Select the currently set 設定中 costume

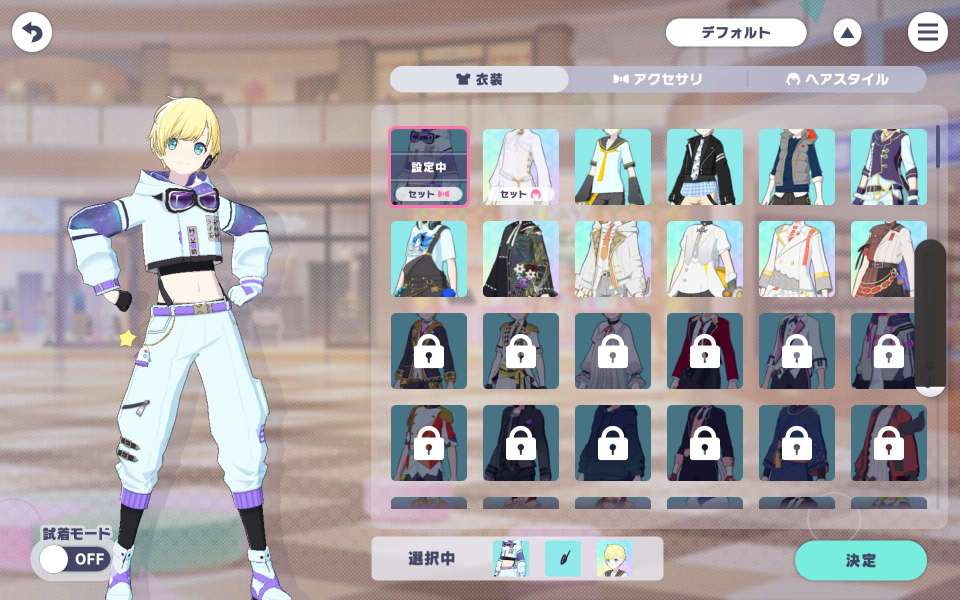(x=428, y=167)
